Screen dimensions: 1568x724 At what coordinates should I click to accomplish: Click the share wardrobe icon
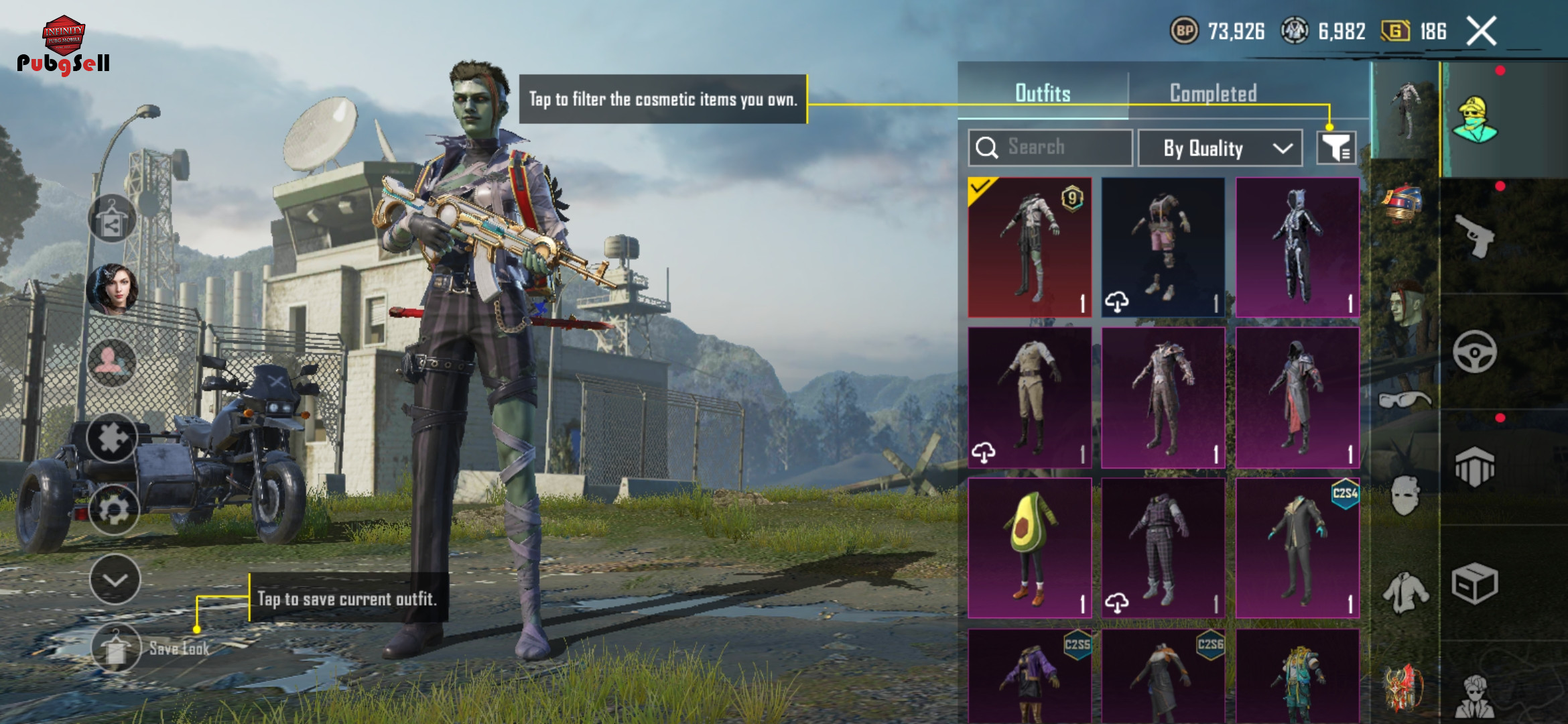pyautogui.click(x=111, y=219)
